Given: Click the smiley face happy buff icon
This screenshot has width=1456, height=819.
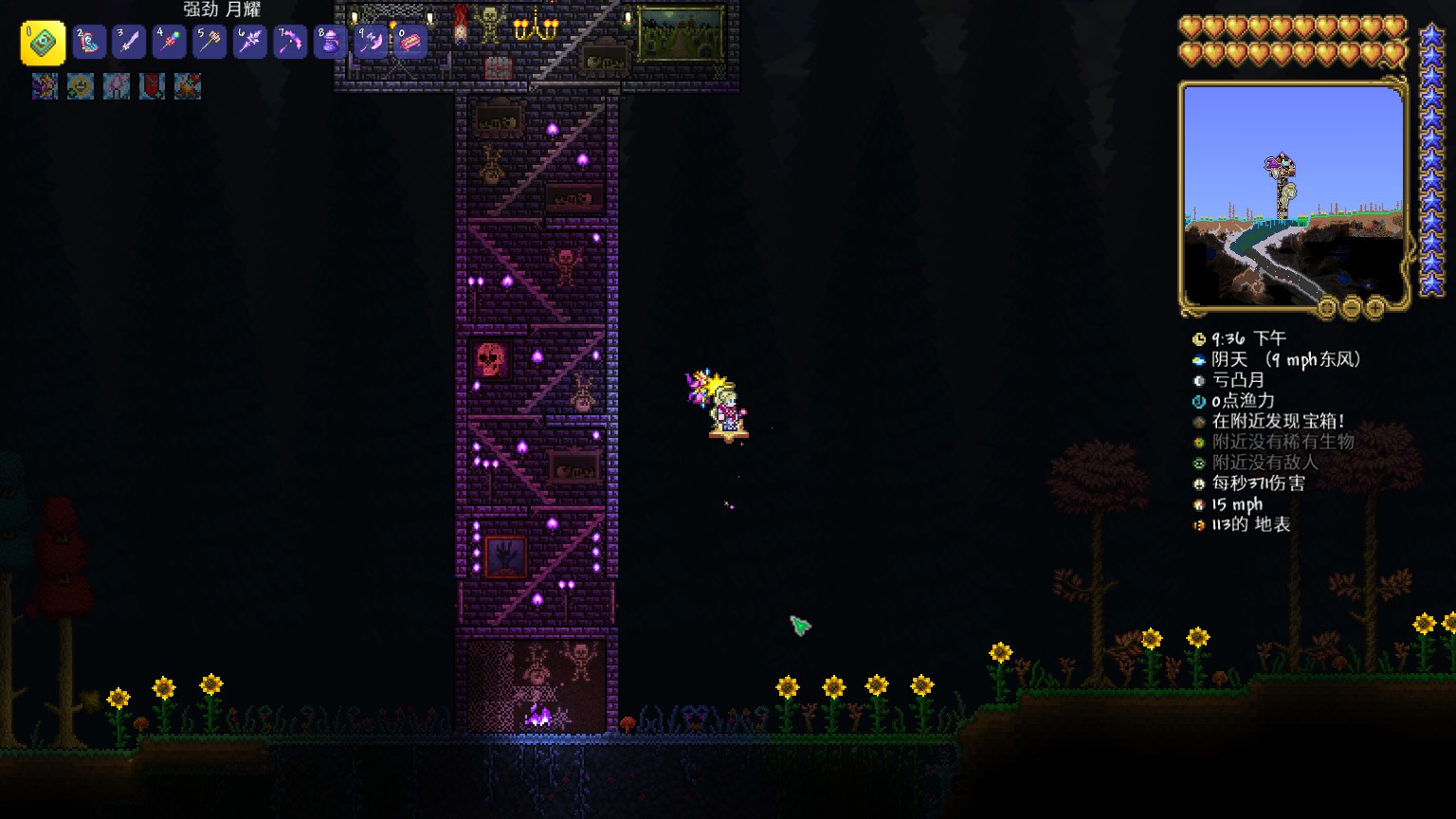Looking at the screenshot, I should point(81,87).
